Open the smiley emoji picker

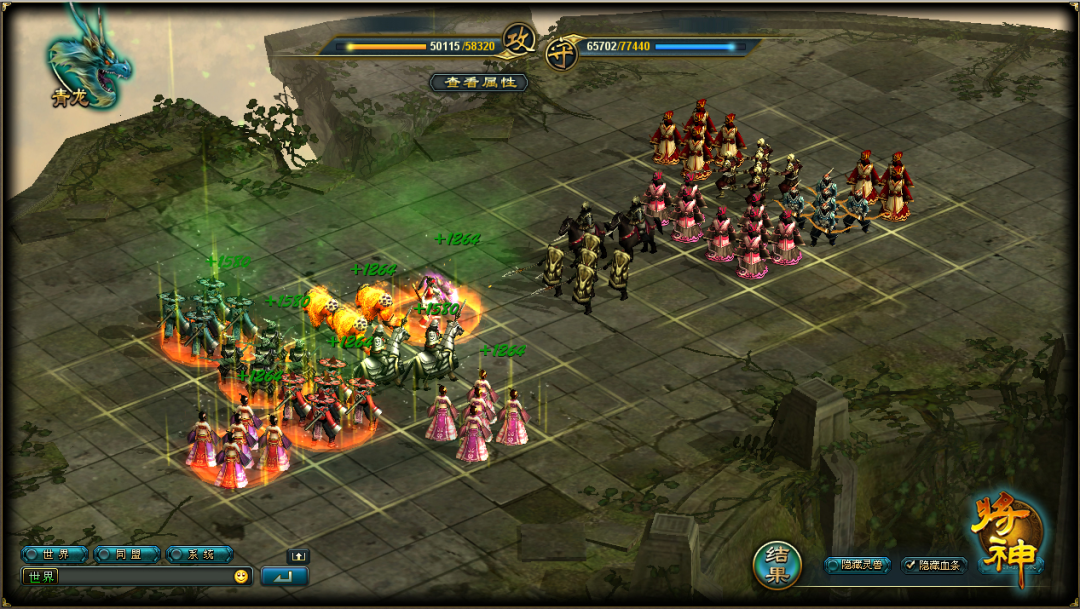[241, 576]
